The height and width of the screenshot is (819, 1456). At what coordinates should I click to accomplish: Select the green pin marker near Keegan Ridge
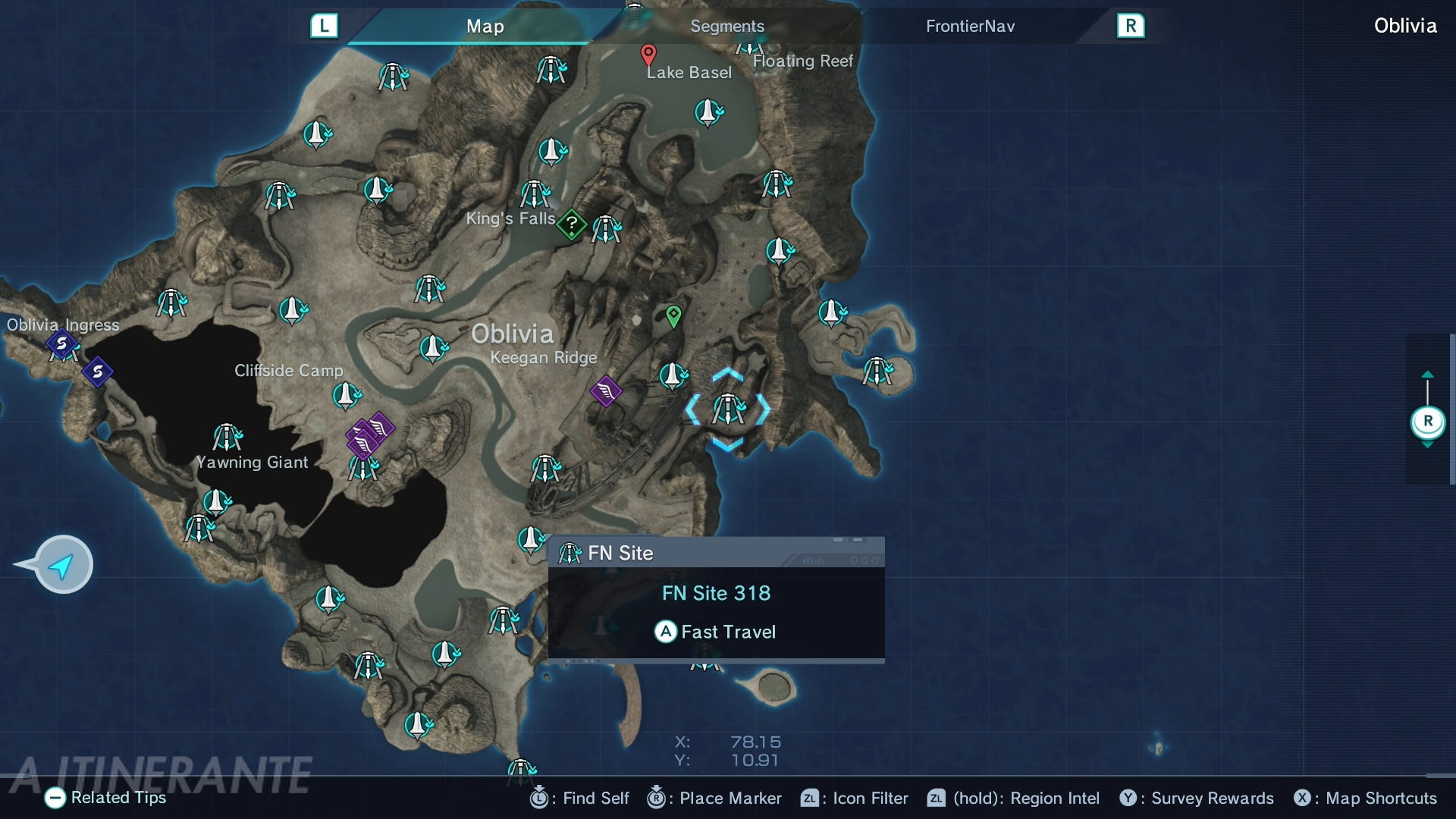(673, 315)
